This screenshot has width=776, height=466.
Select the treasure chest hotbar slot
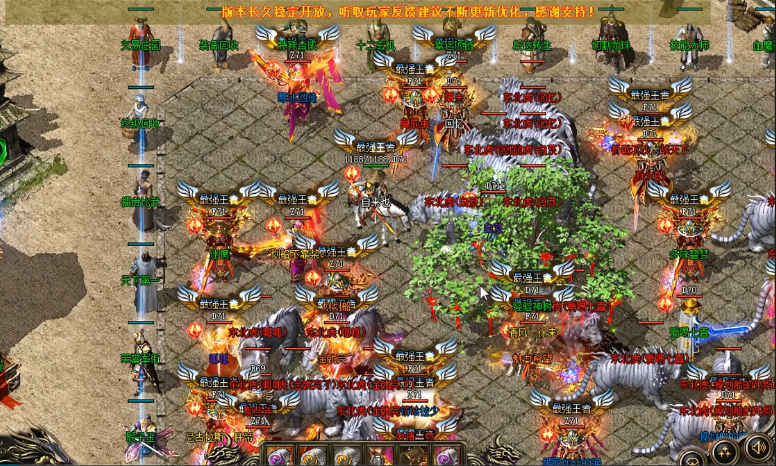click(413, 457)
